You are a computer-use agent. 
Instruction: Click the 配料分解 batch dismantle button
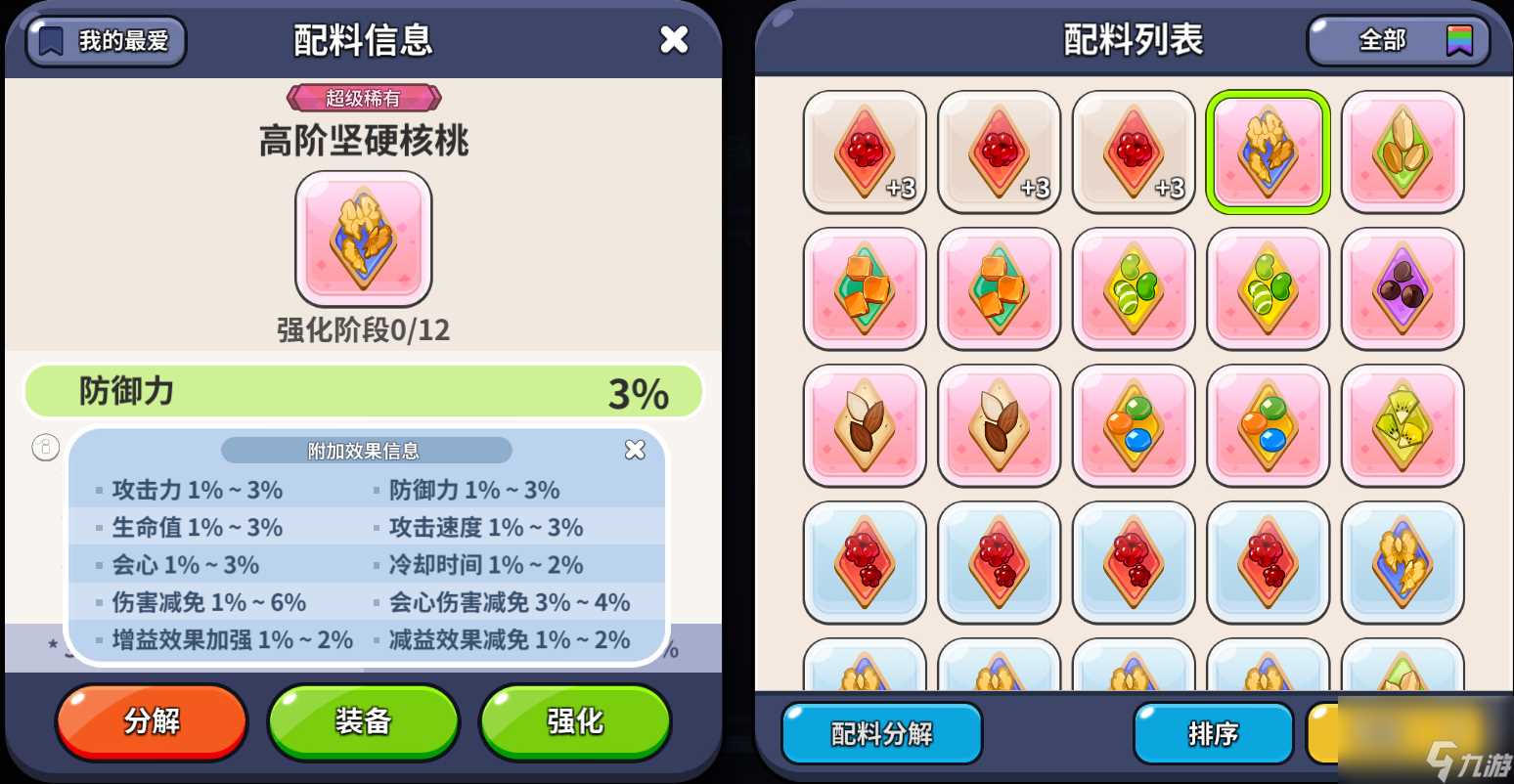(x=880, y=733)
